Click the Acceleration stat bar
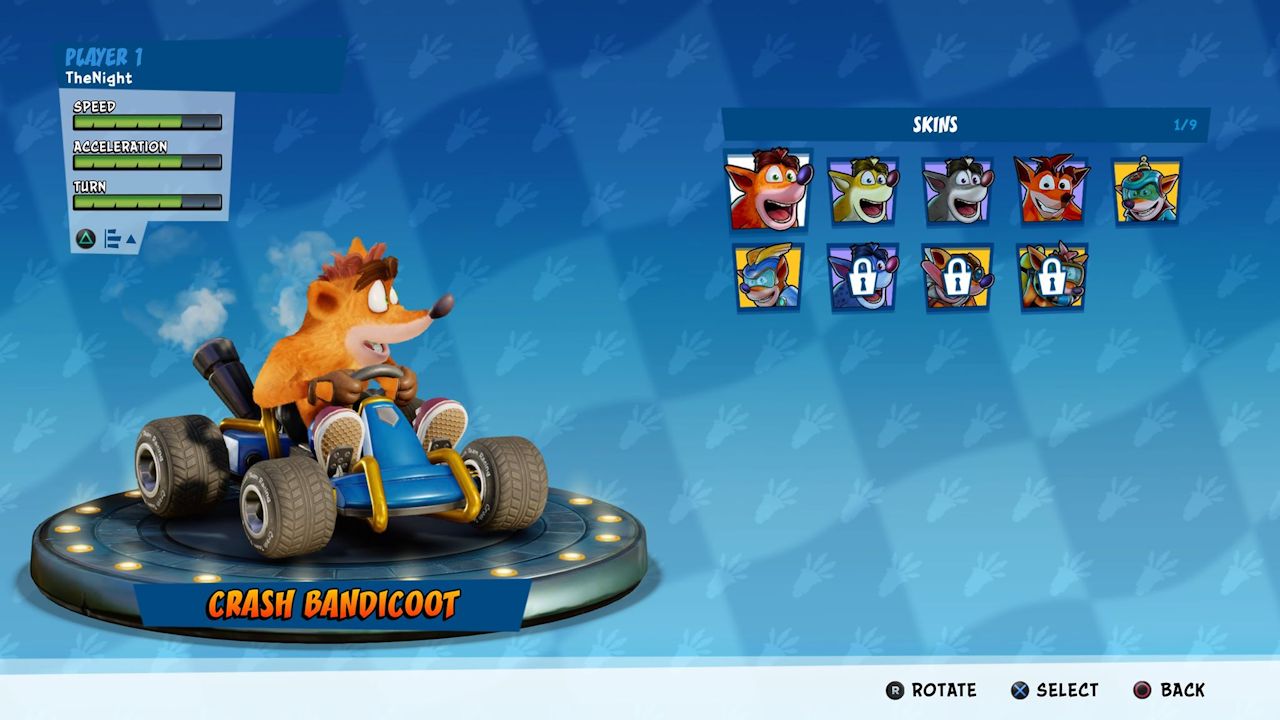This screenshot has height=720, width=1280. tap(145, 161)
